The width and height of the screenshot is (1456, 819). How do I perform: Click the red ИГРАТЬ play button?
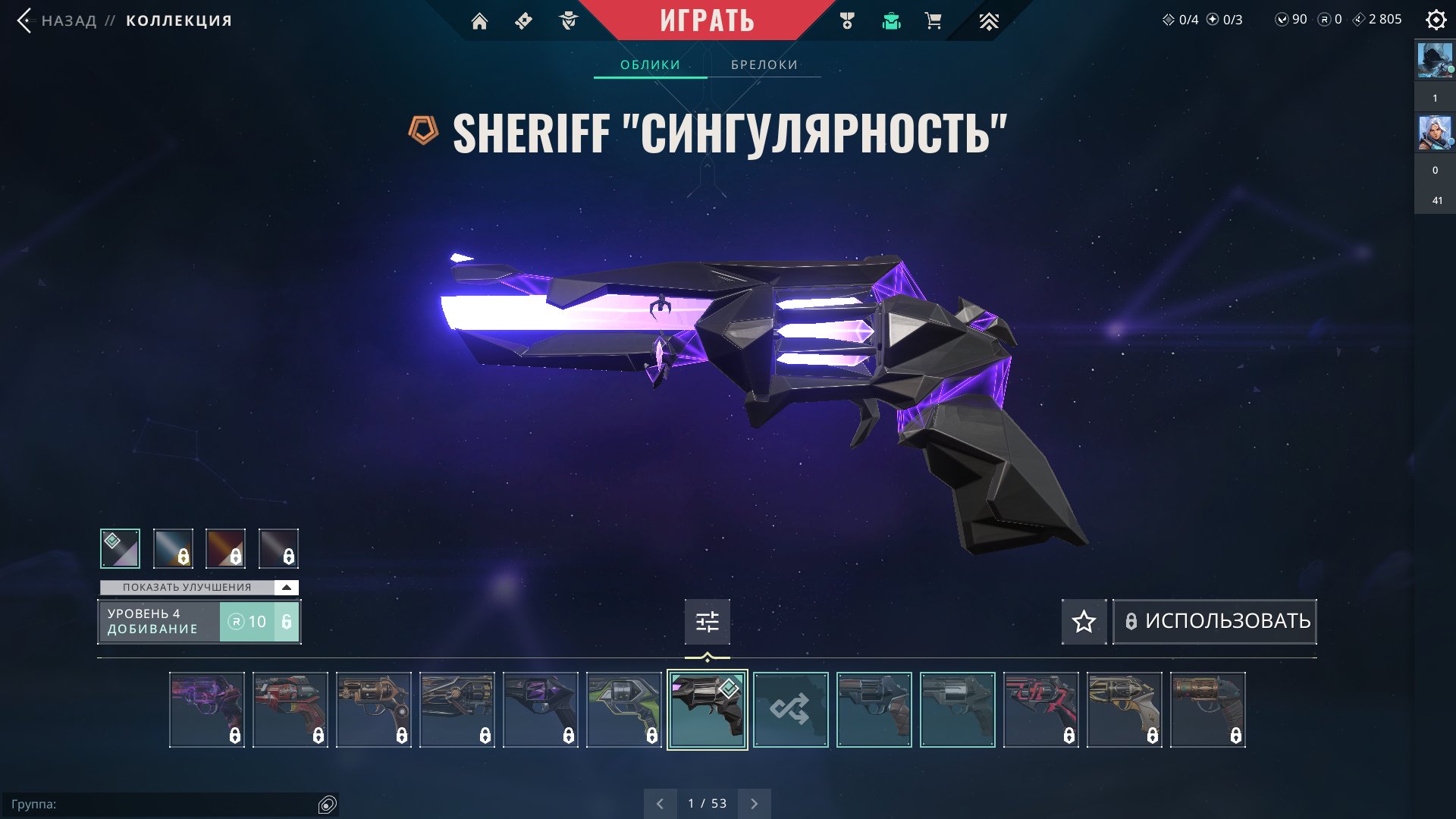pyautogui.click(x=707, y=20)
